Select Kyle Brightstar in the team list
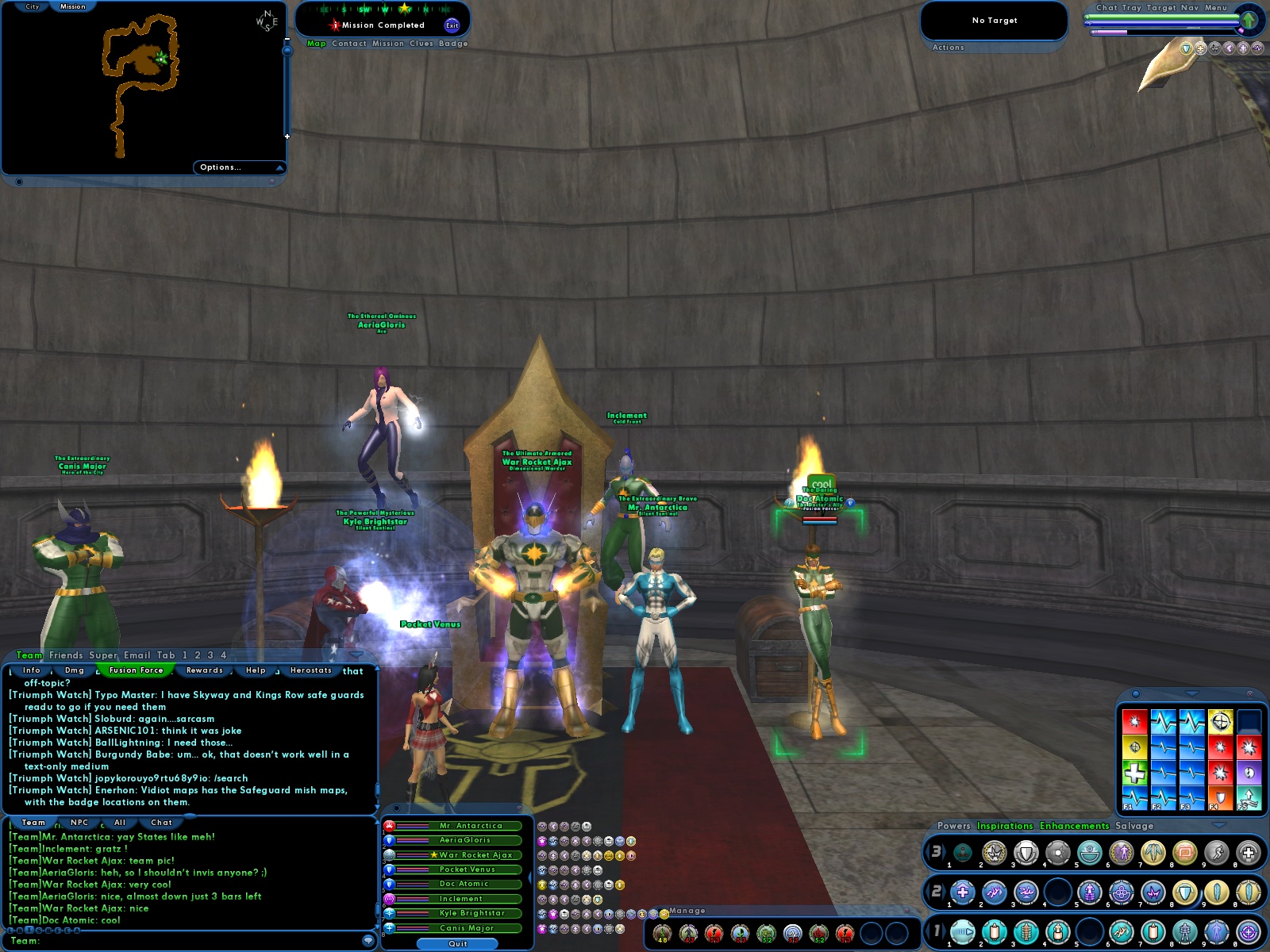 (472, 913)
